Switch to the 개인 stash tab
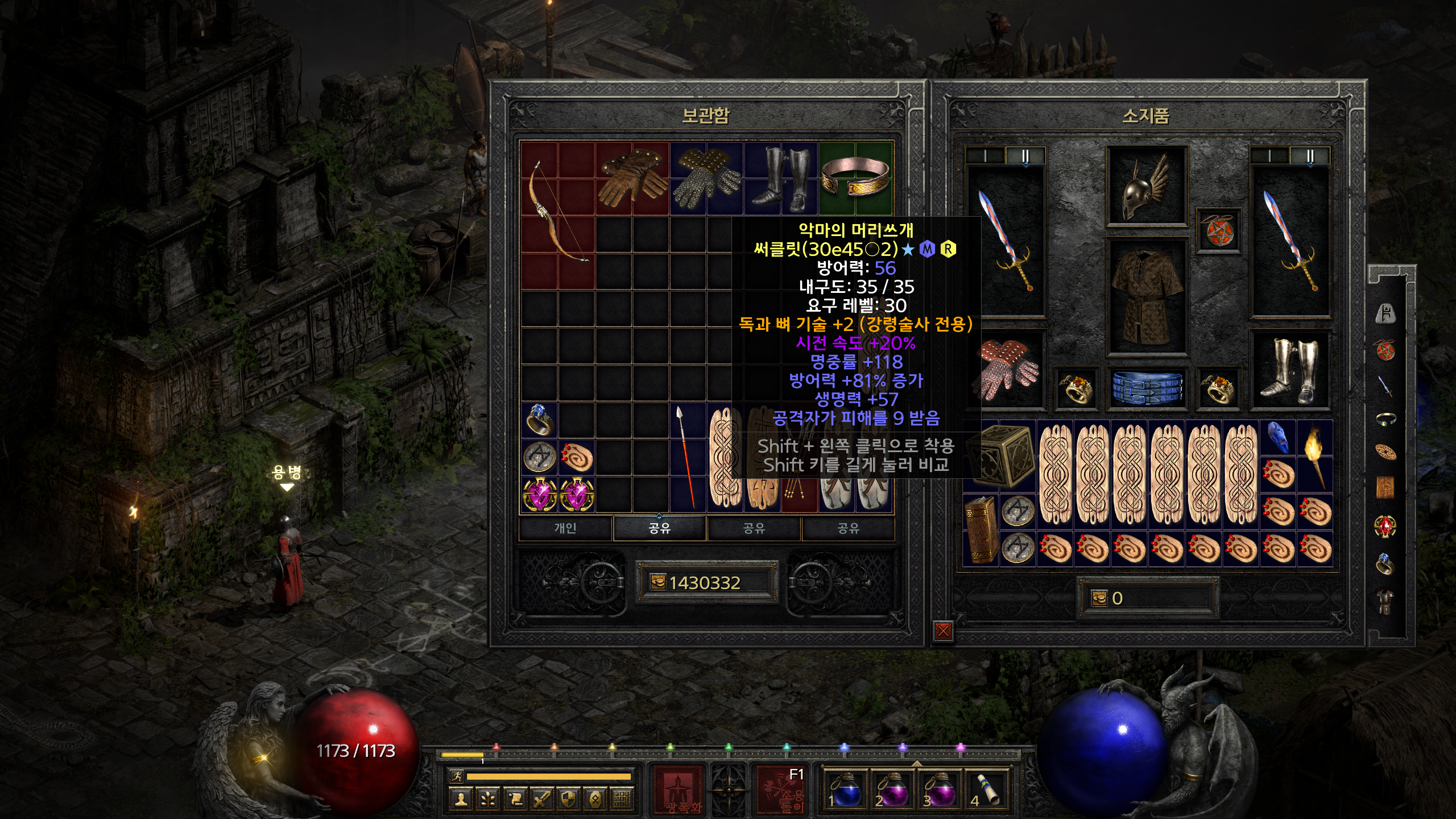1456x819 pixels. point(565,528)
